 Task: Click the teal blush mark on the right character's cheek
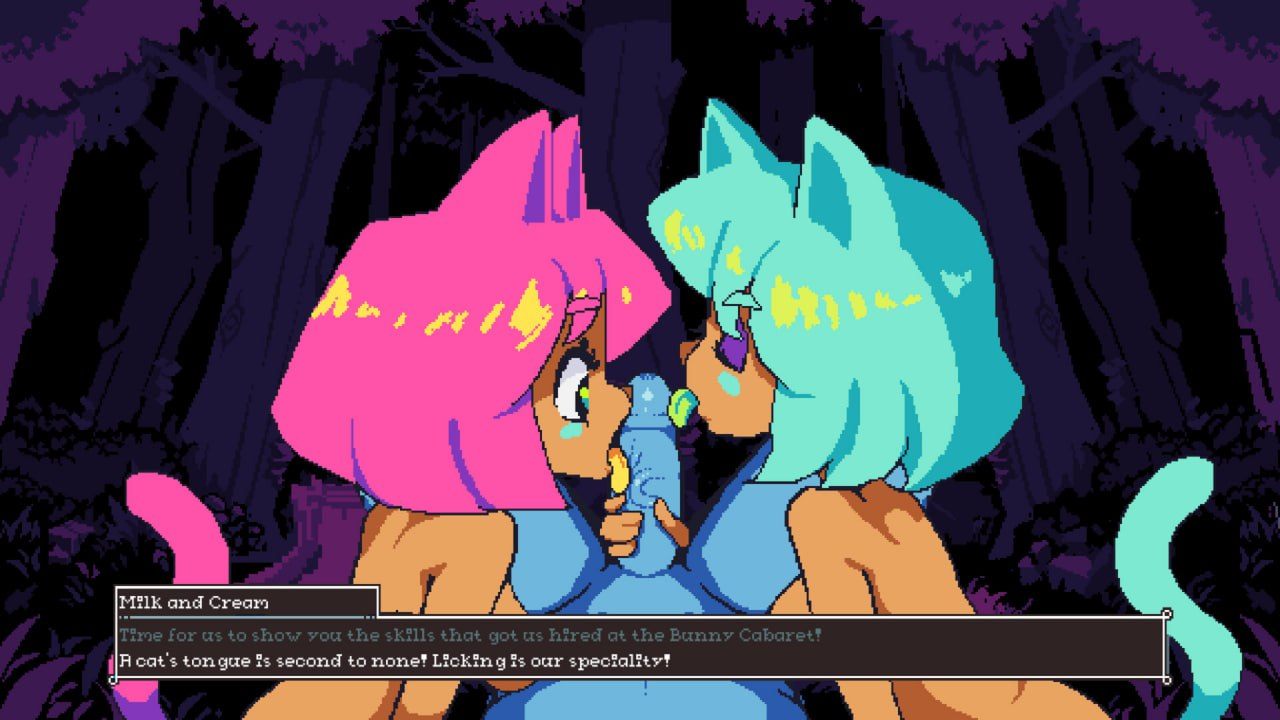729,382
